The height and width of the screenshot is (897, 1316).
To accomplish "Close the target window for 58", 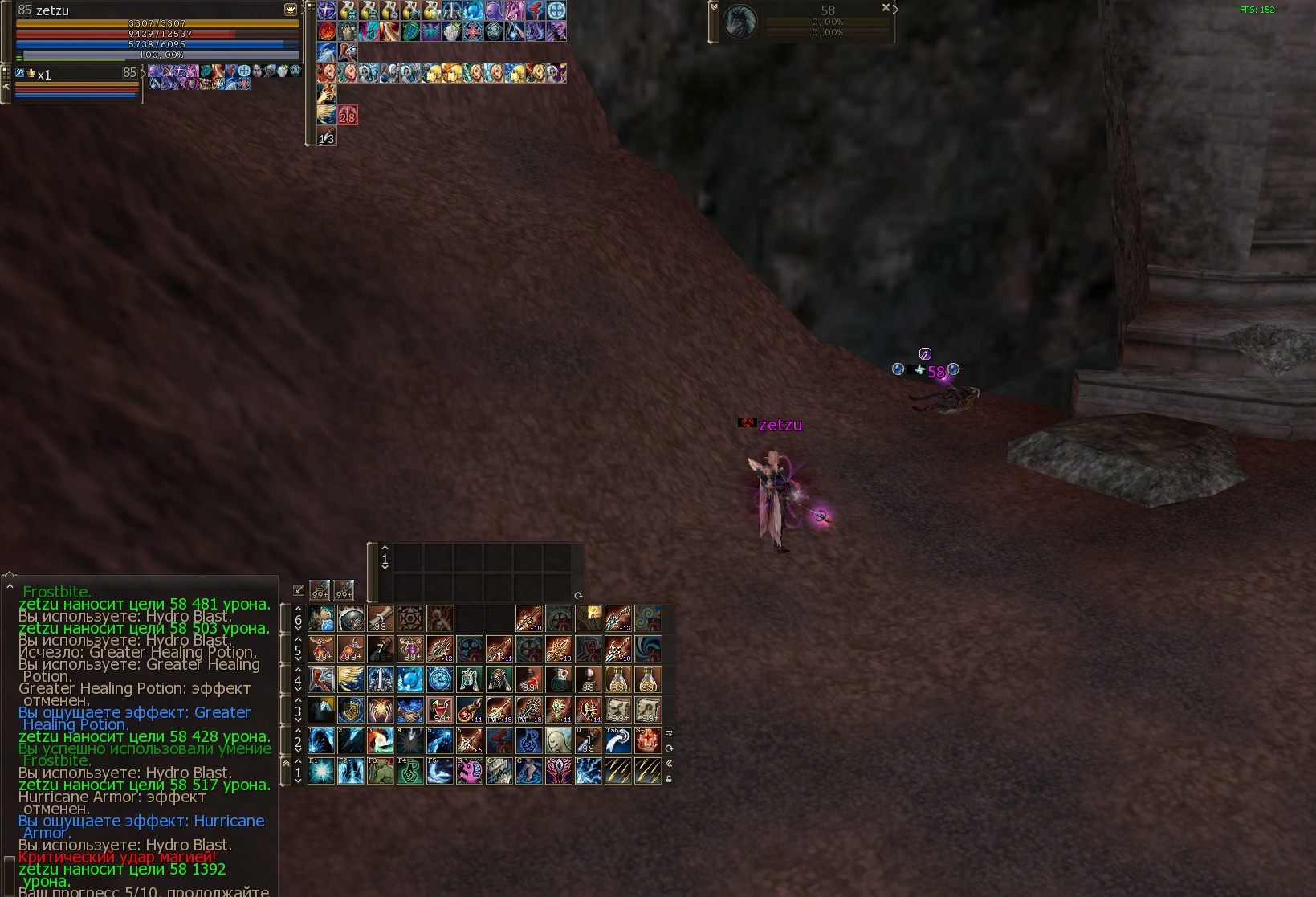I will coord(886,7).
